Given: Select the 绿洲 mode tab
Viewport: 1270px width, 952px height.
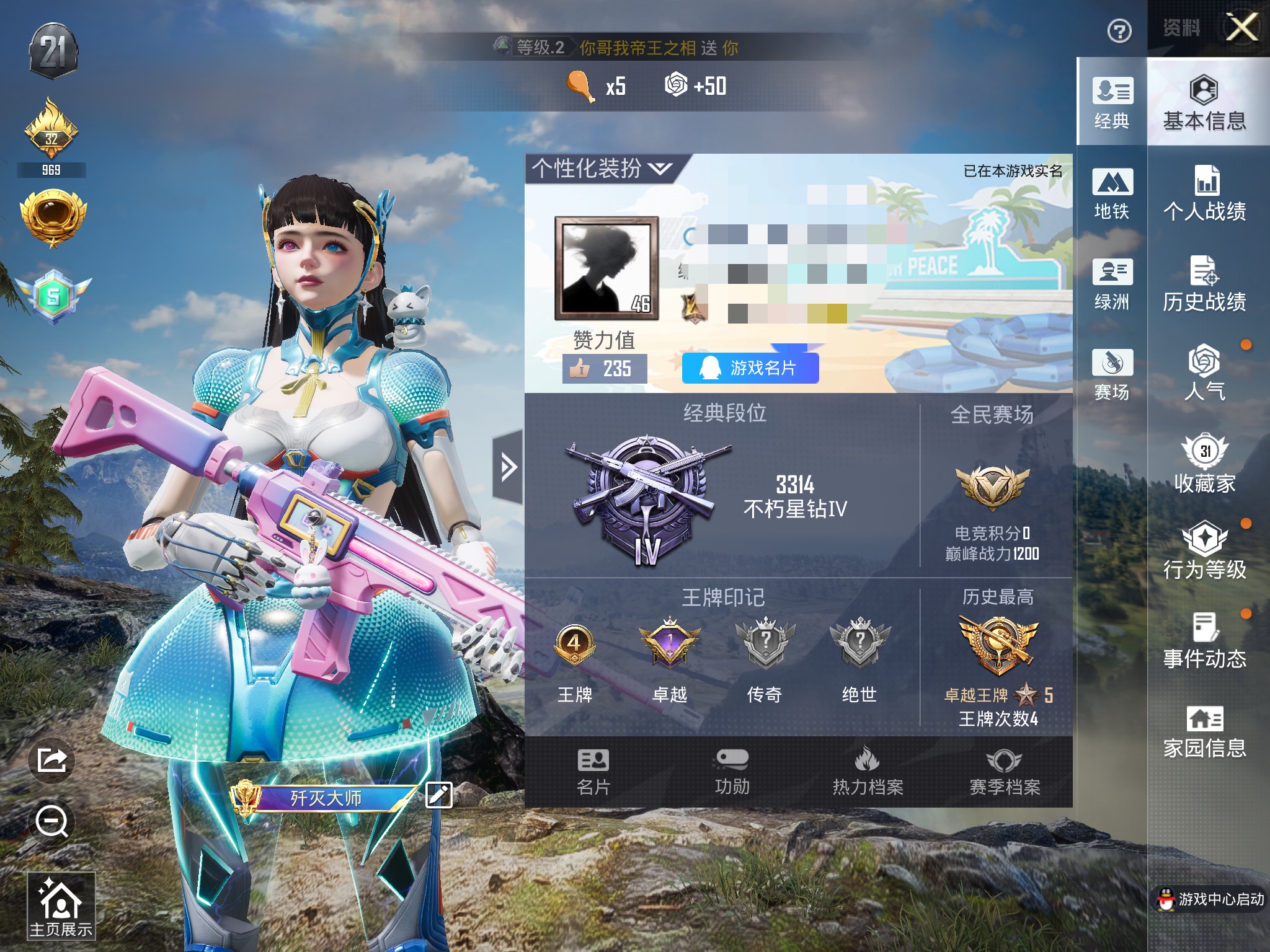Looking at the screenshot, I should [x=1112, y=284].
